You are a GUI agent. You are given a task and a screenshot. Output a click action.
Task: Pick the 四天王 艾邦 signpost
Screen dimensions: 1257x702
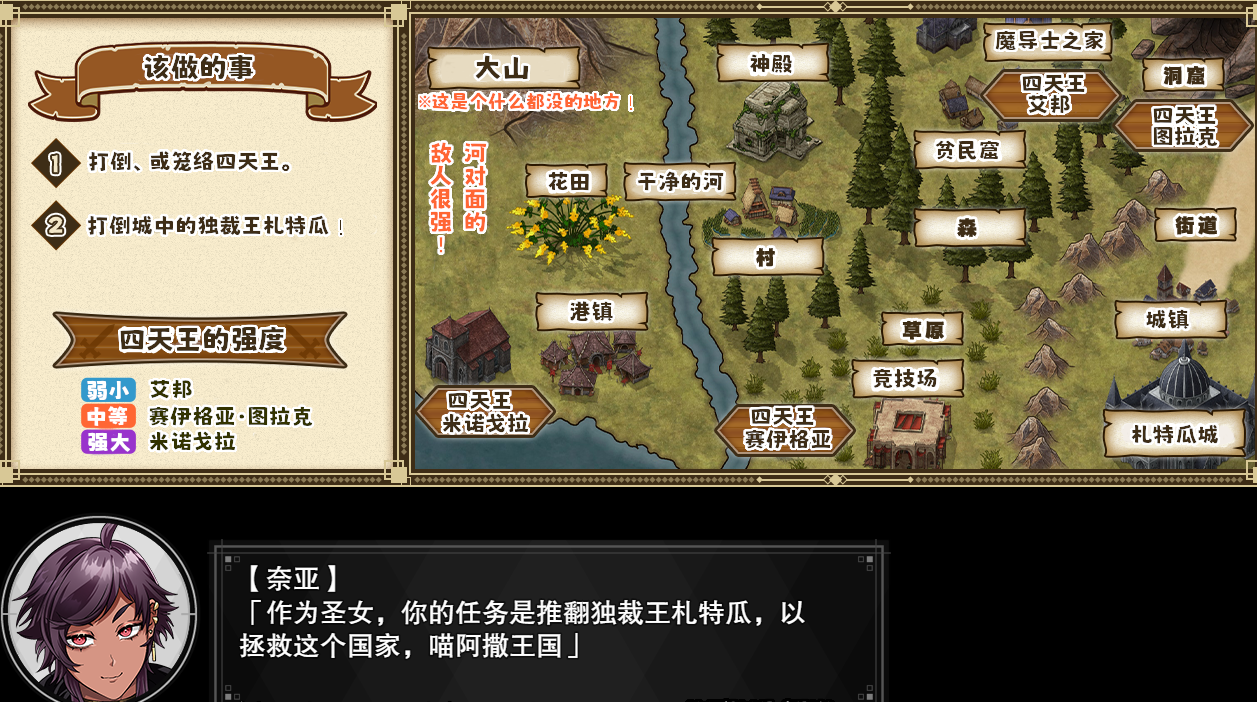pyautogui.click(x=1050, y=95)
